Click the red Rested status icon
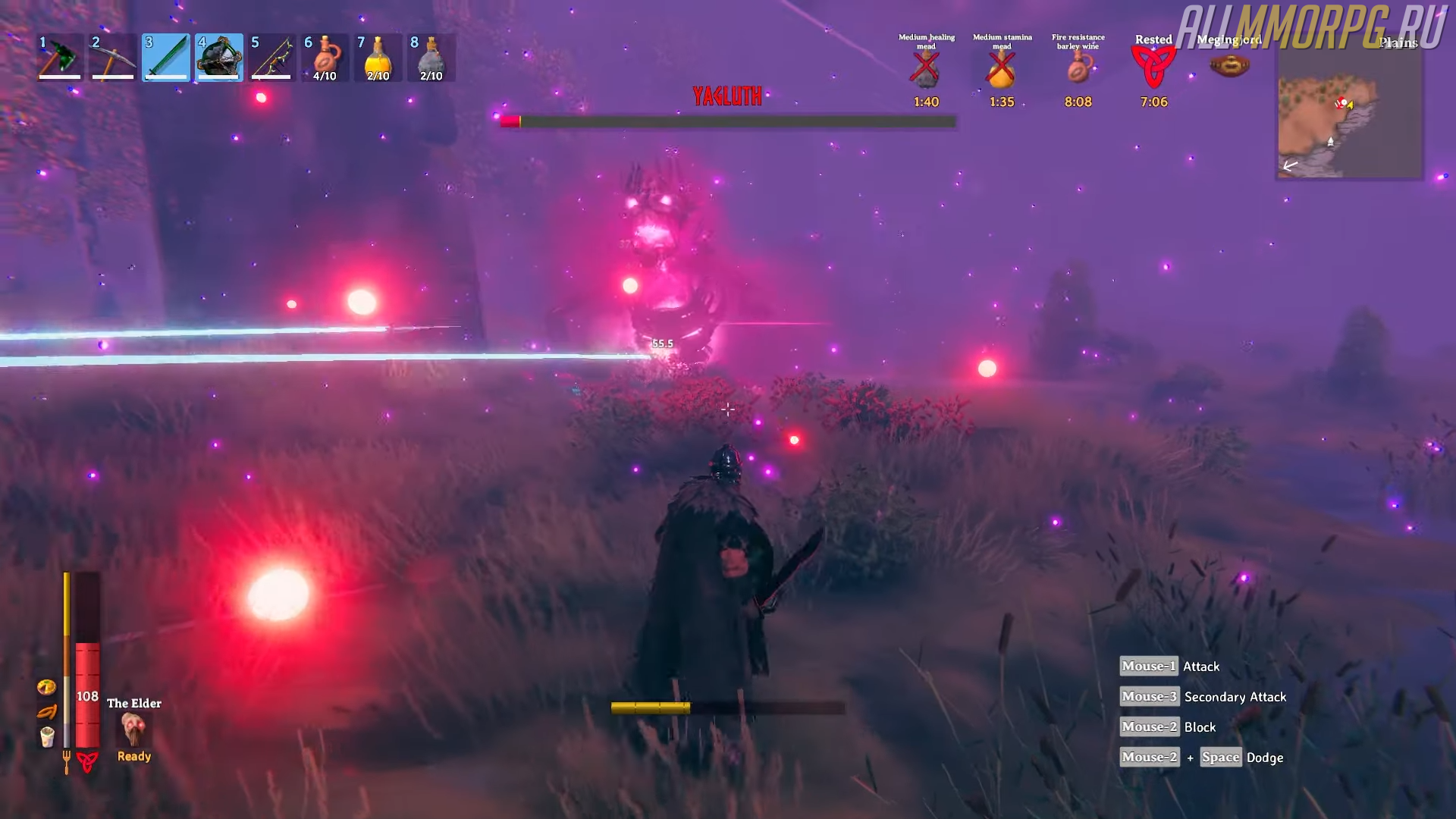This screenshot has width=1456, height=819. pos(1153,68)
